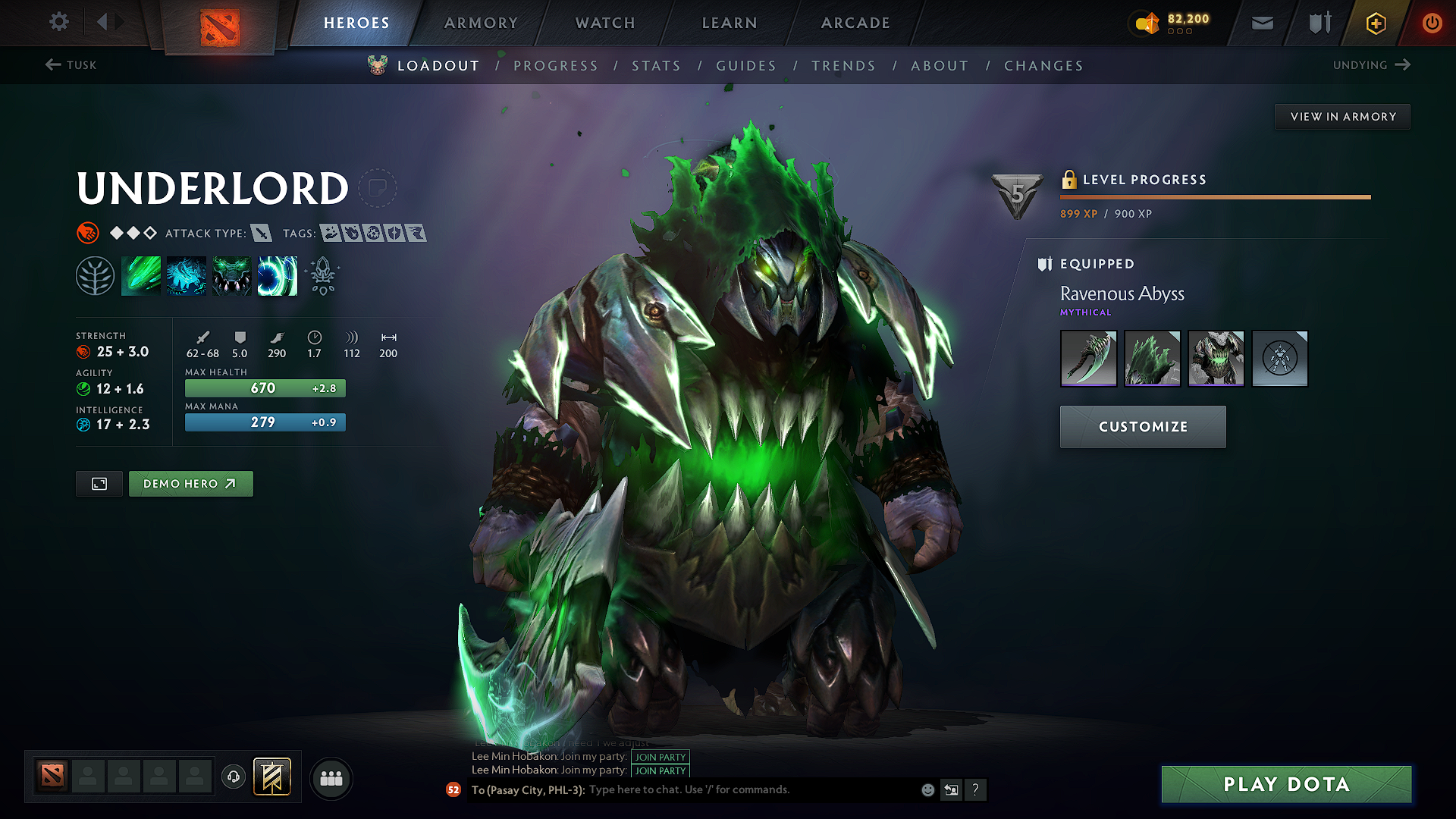Switch to the STATS tab
1456x819 pixels.
click(657, 66)
